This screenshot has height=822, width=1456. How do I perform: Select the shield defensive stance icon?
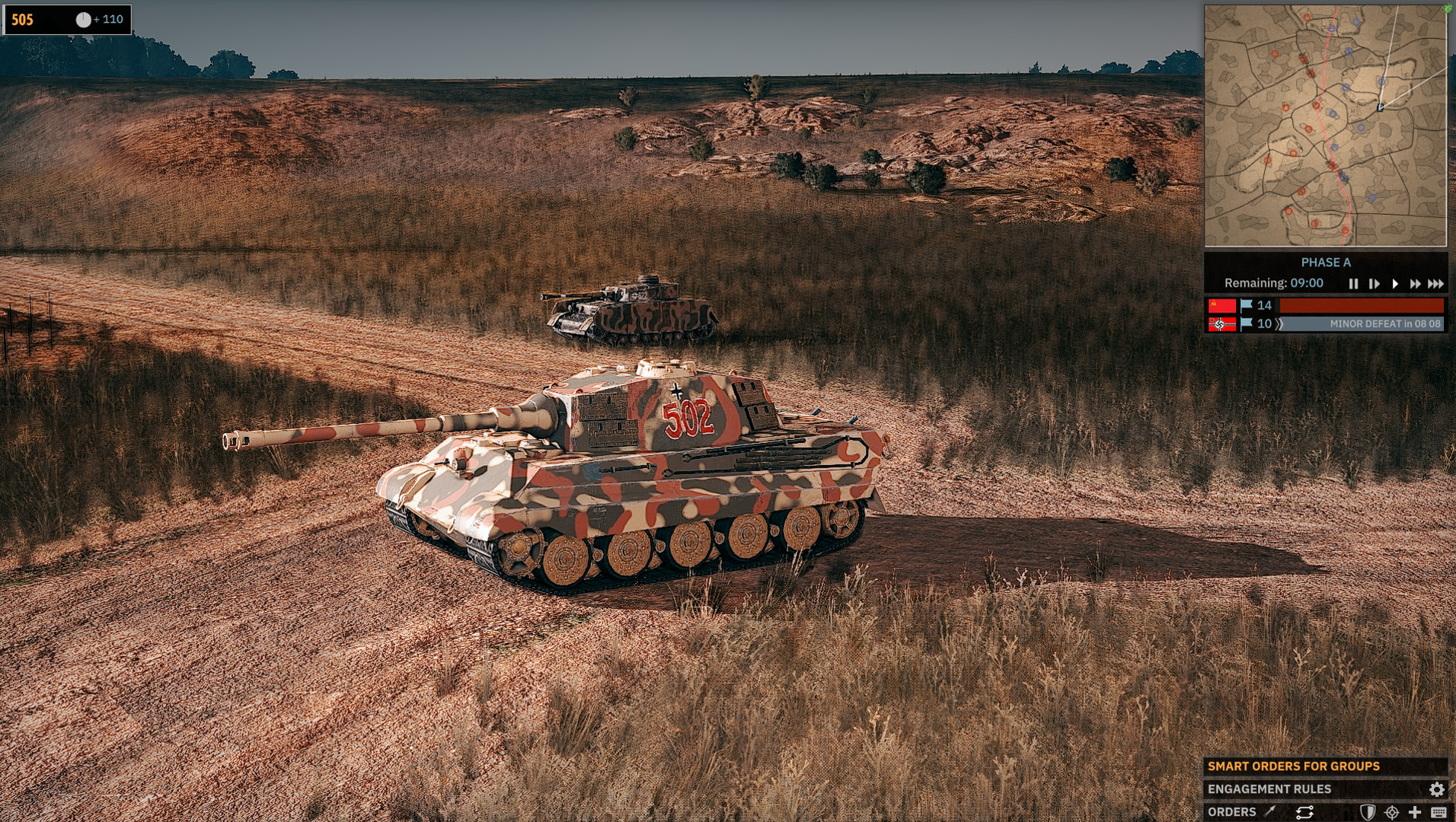(1368, 813)
